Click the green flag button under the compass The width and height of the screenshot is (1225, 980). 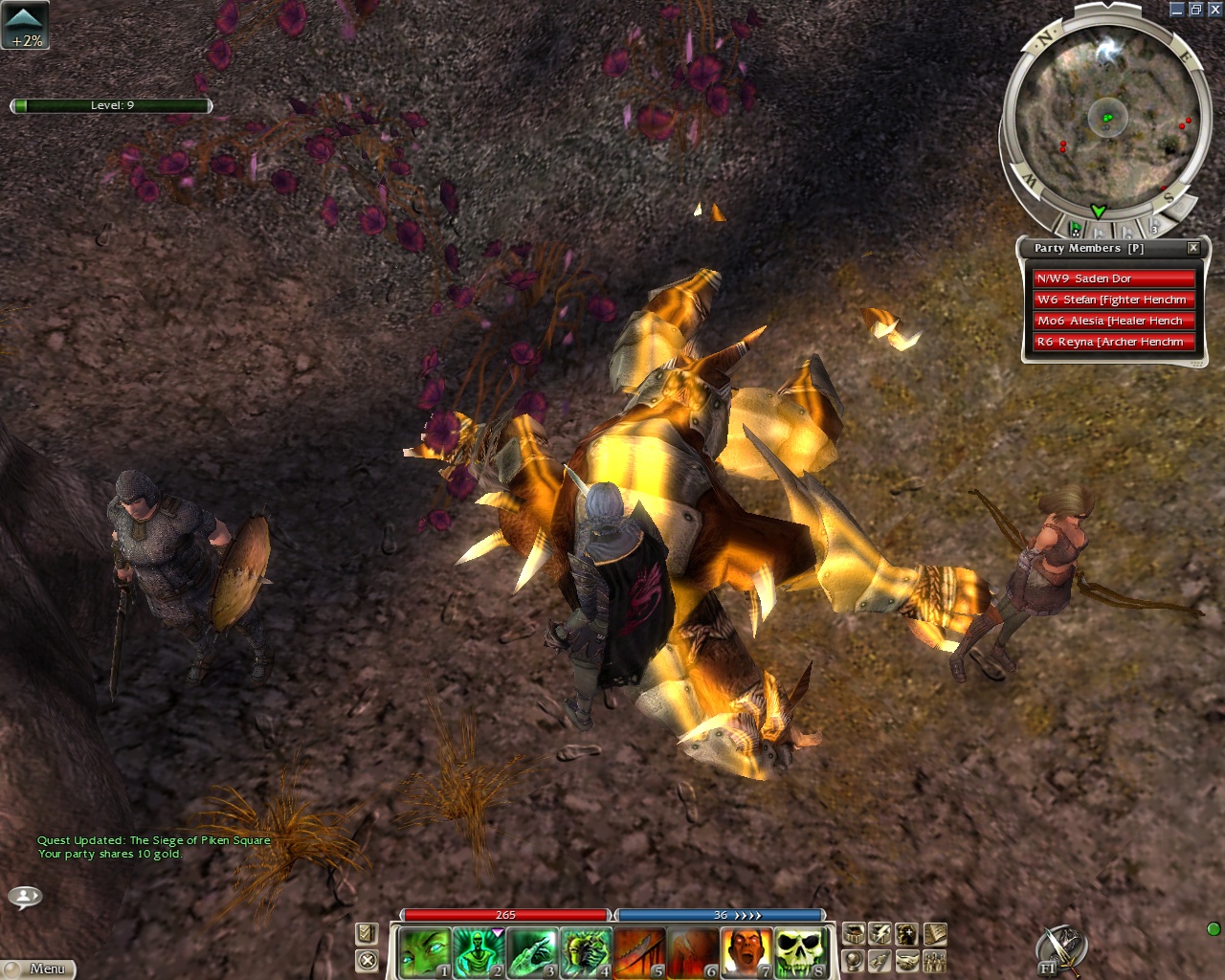(1076, 229)
